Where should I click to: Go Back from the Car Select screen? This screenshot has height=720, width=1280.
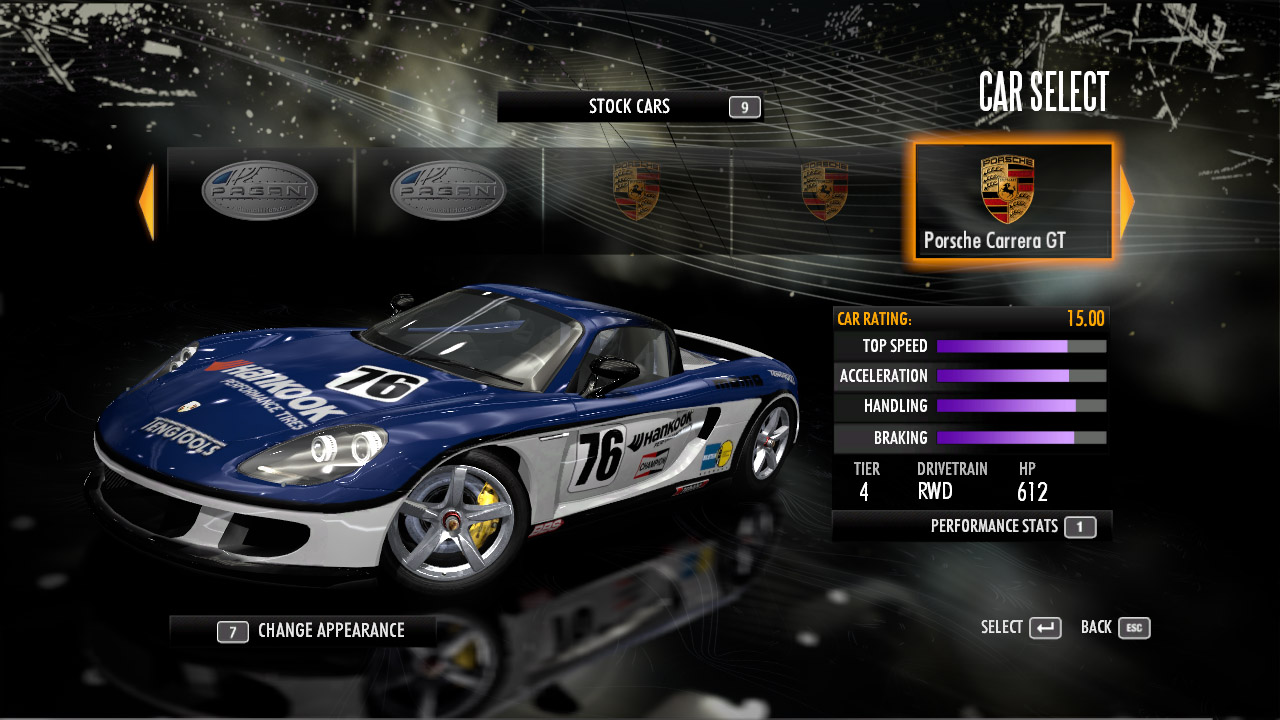click(x=1115, y=628)
